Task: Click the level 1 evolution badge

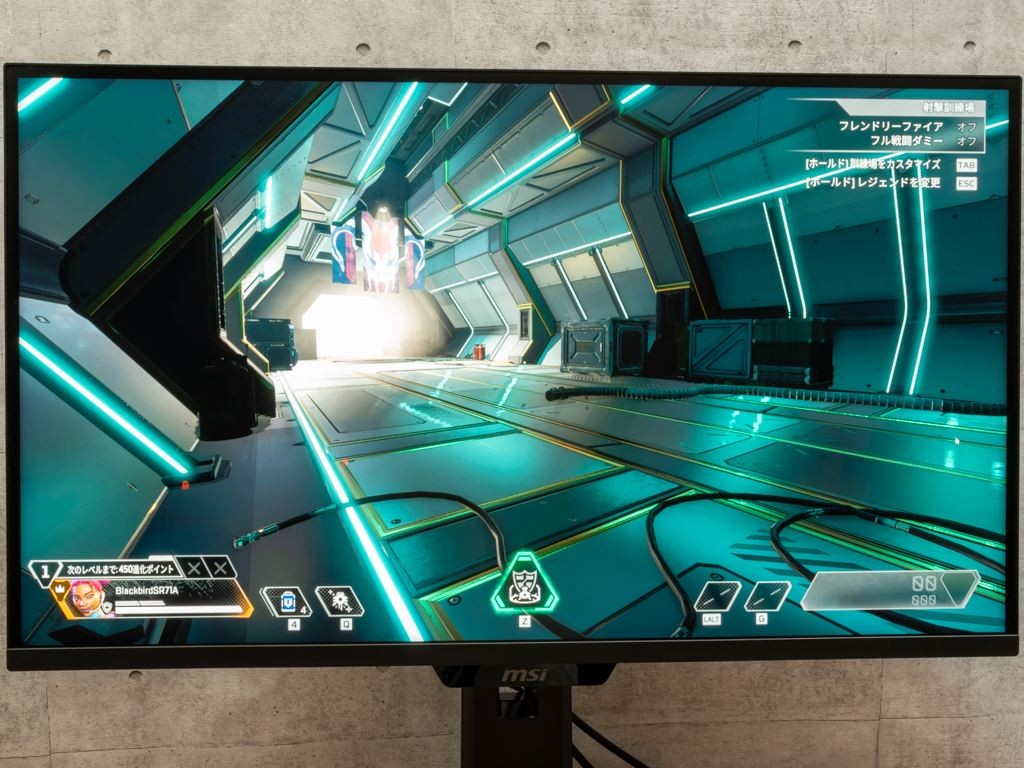Action: point(44,572)
